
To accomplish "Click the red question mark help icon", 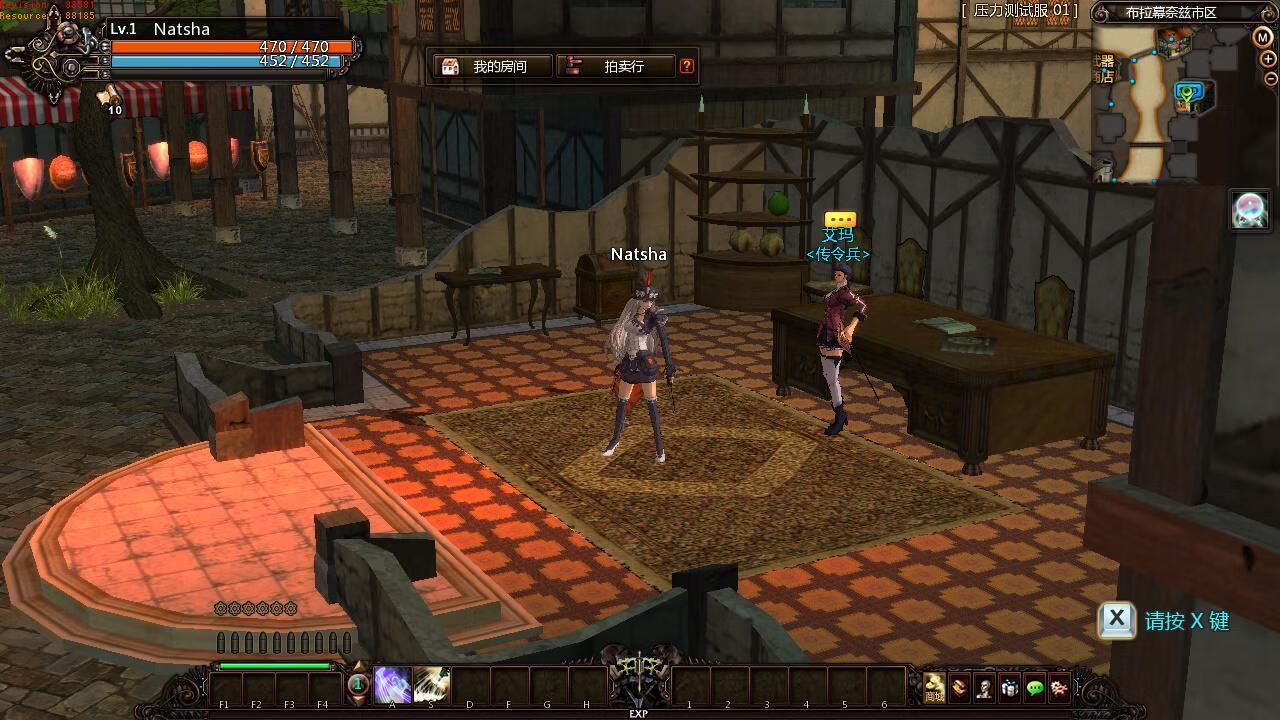I will (x=687, y=67).
